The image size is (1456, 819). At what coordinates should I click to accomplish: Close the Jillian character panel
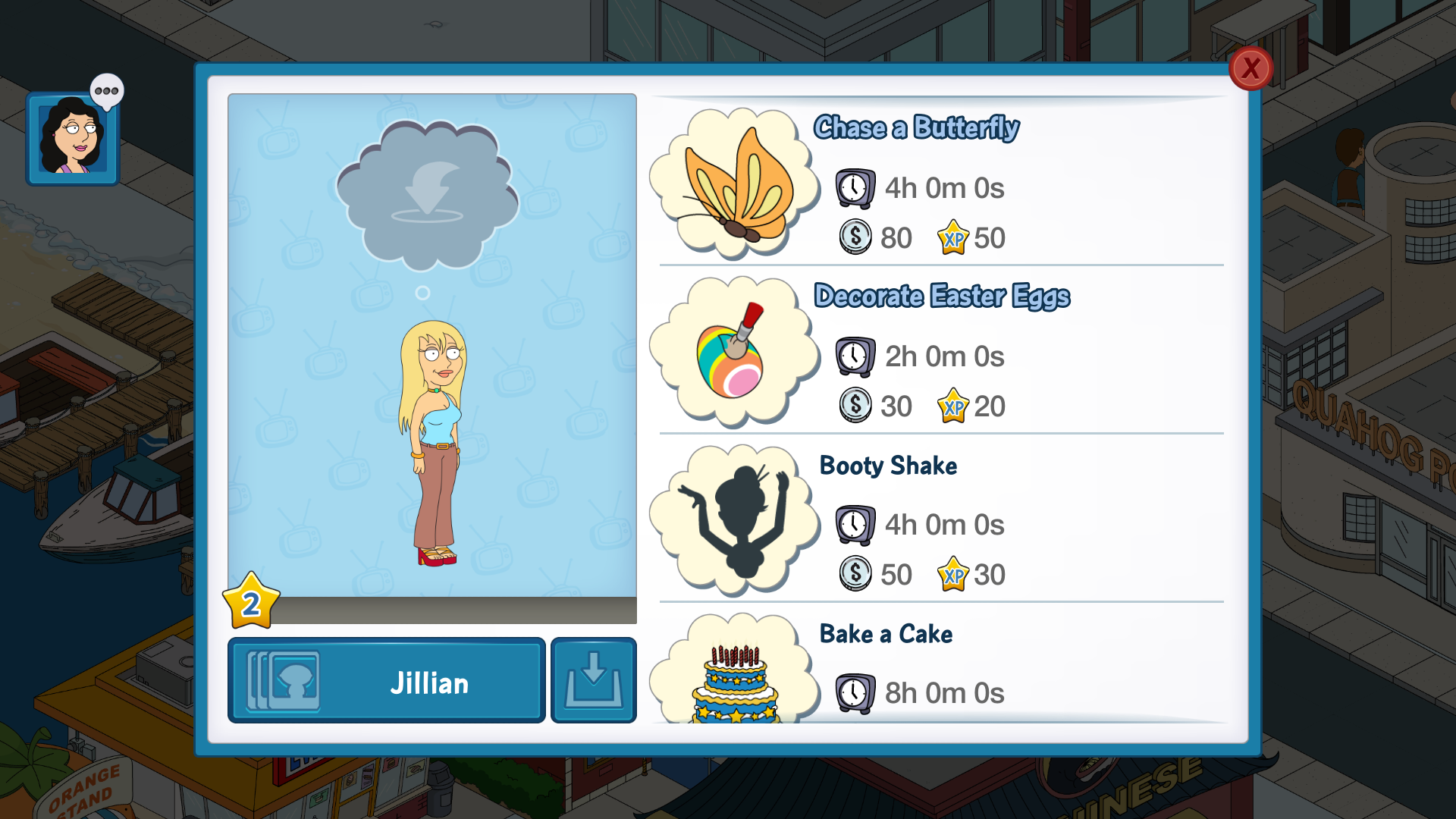pyautogui.click(x=1250, y=69)
